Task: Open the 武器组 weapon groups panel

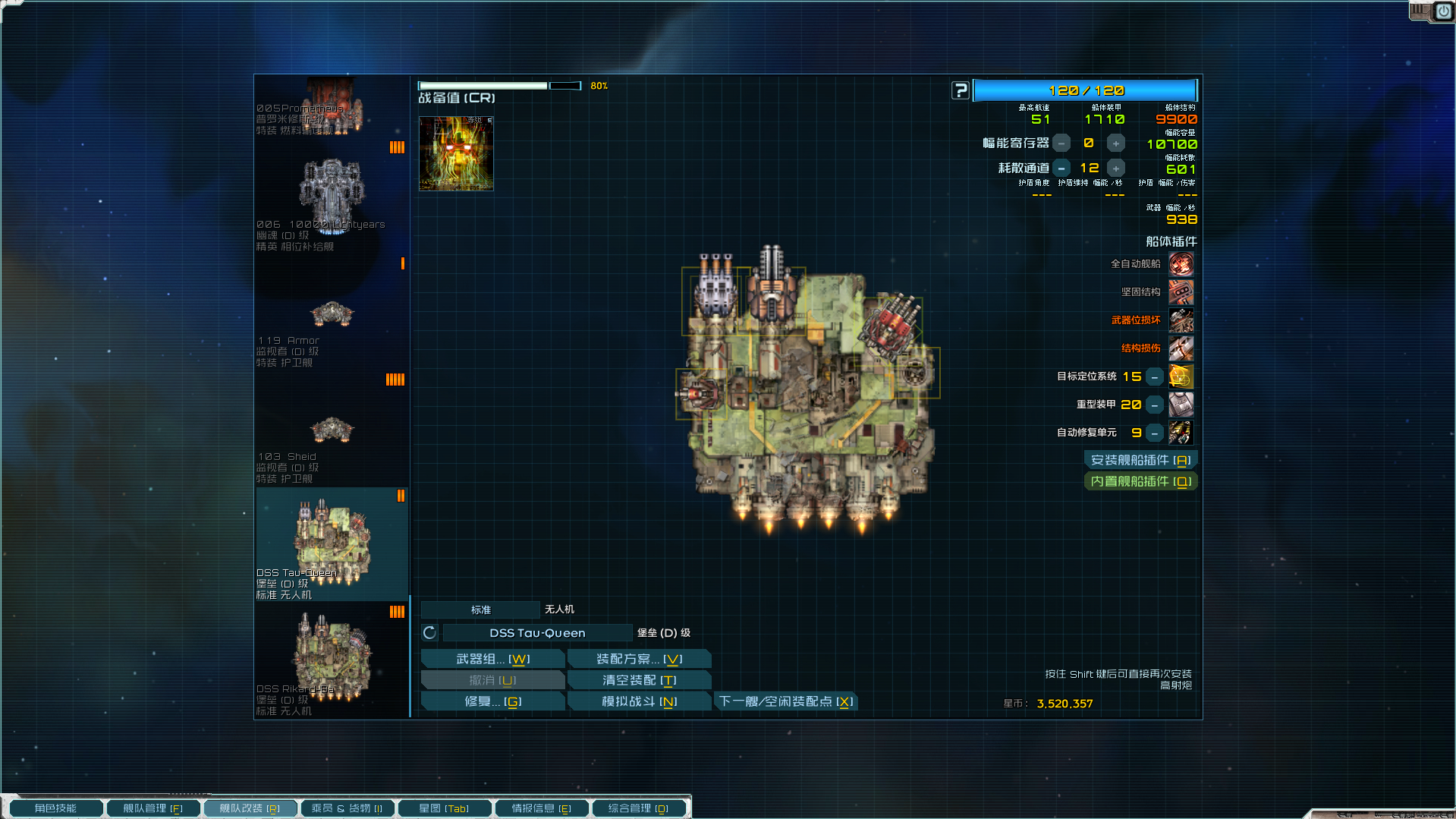Action: point(492,659)
